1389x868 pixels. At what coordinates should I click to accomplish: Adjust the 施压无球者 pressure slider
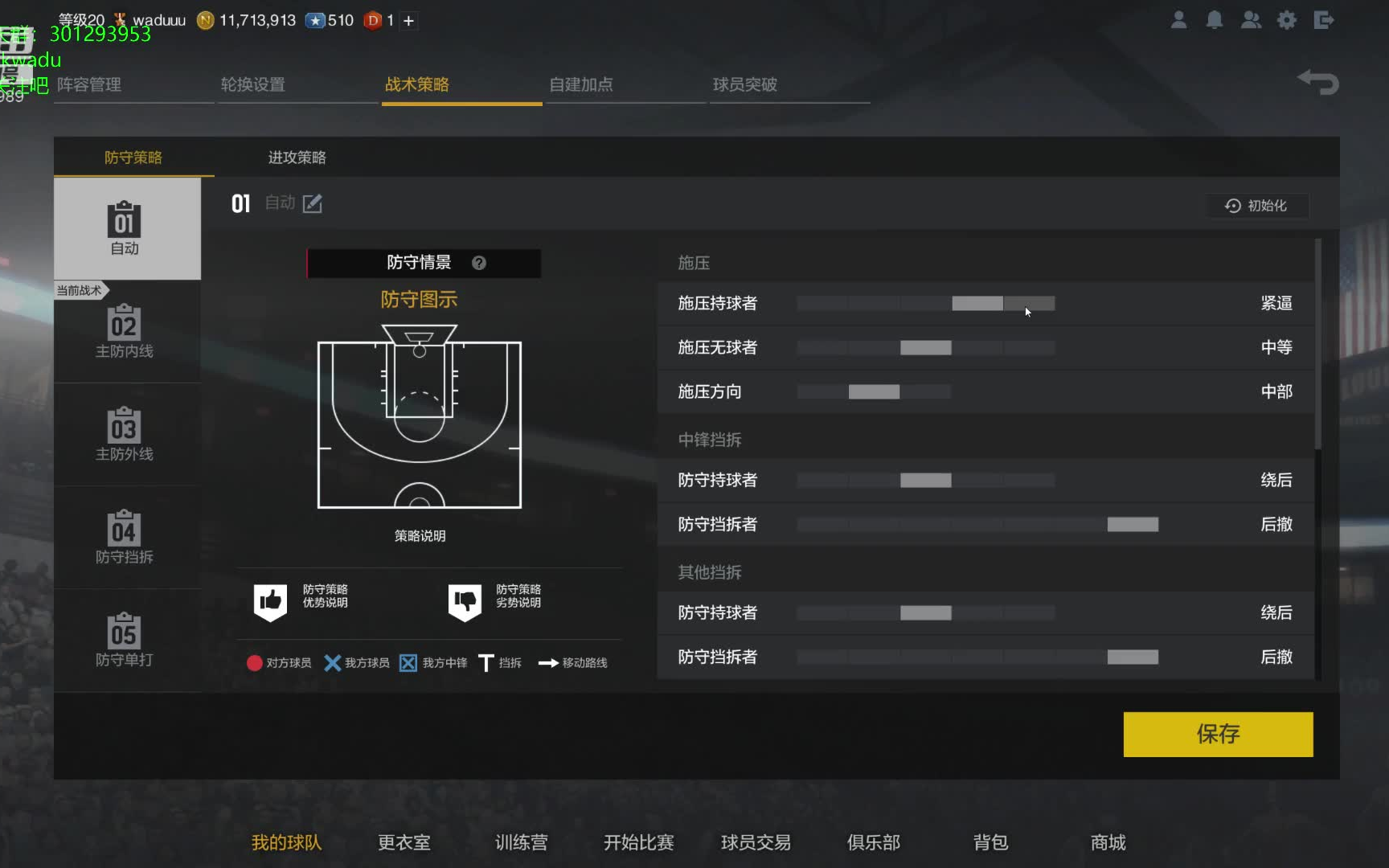click(924, 347)
